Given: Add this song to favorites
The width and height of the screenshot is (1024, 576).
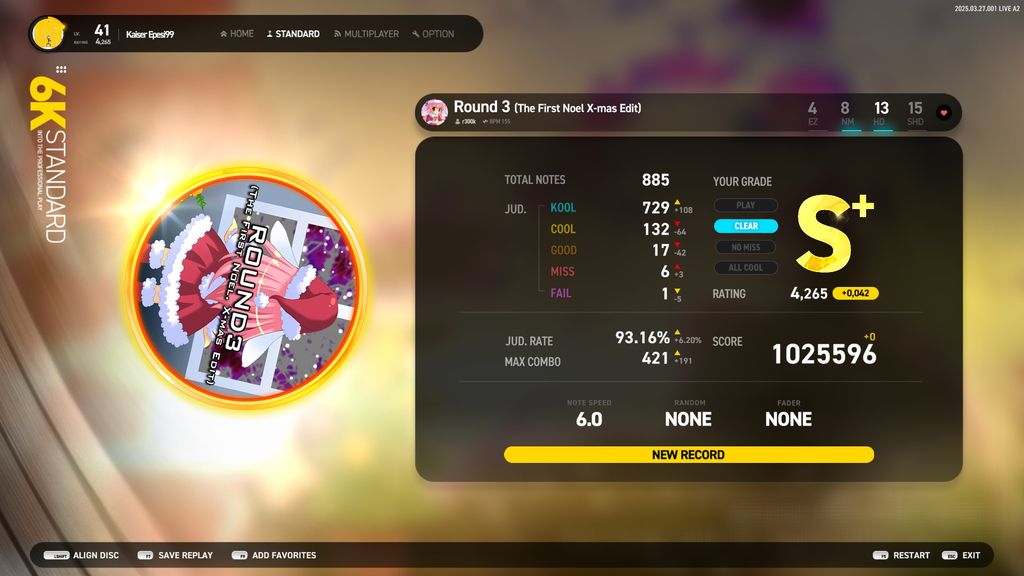Looking at the screenshot, I should coord(273,555).
